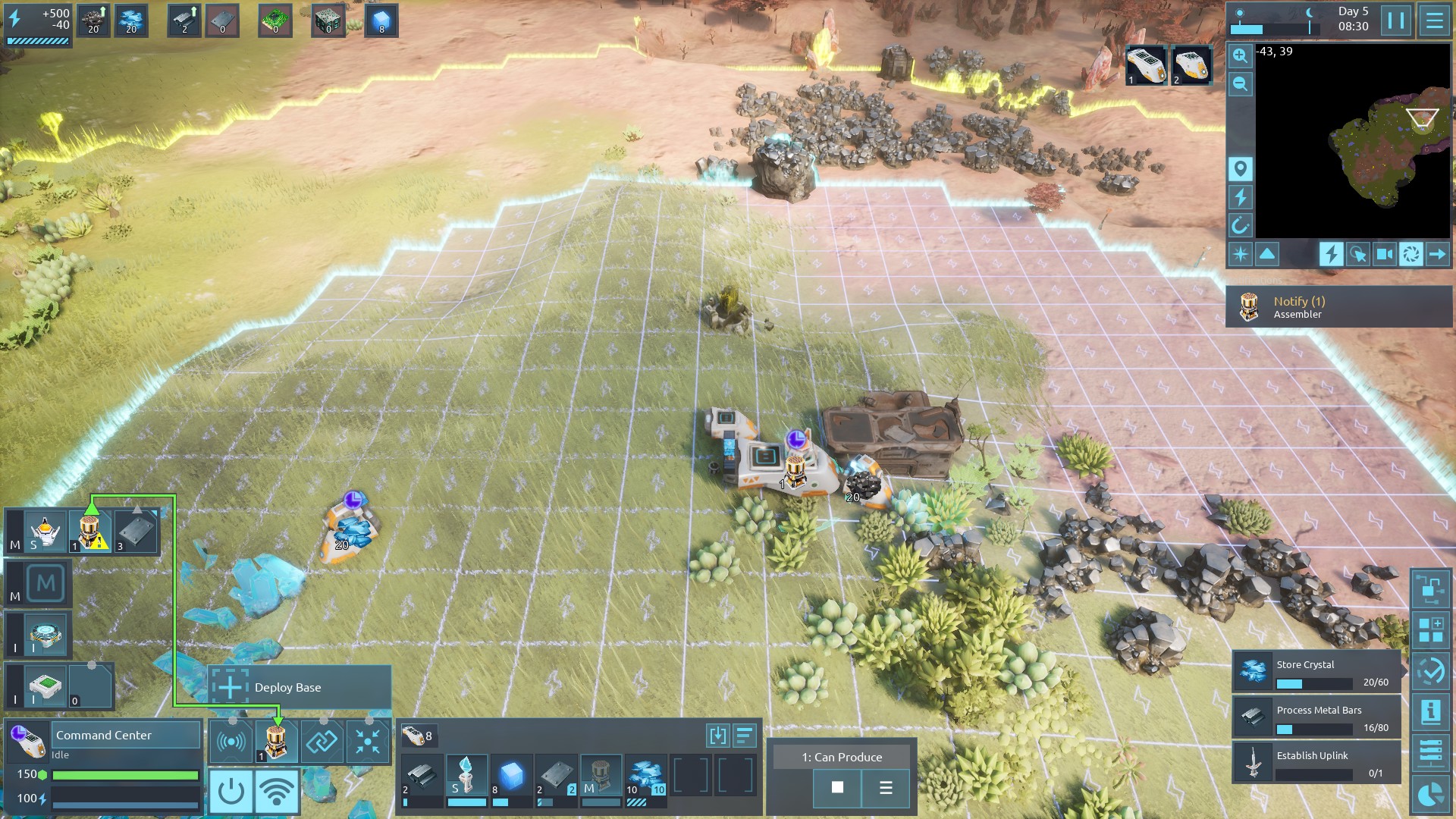The height and width of the screenshot is (819, 1456).
Task: Zoom in on the minimap
Action: (1240, 55)
